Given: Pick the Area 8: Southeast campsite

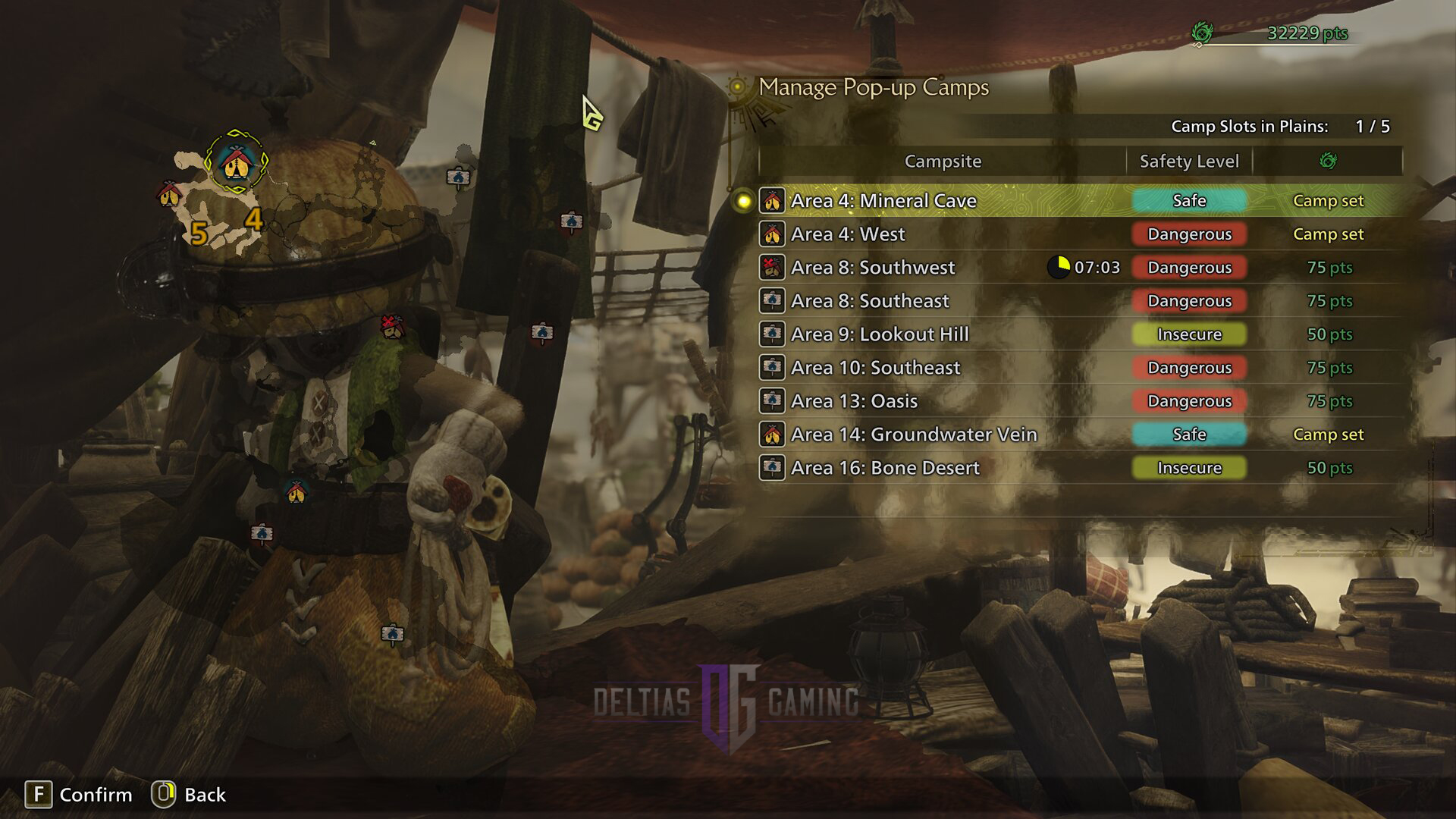Looking at the screenshot, I should click(x=869, y=301).
